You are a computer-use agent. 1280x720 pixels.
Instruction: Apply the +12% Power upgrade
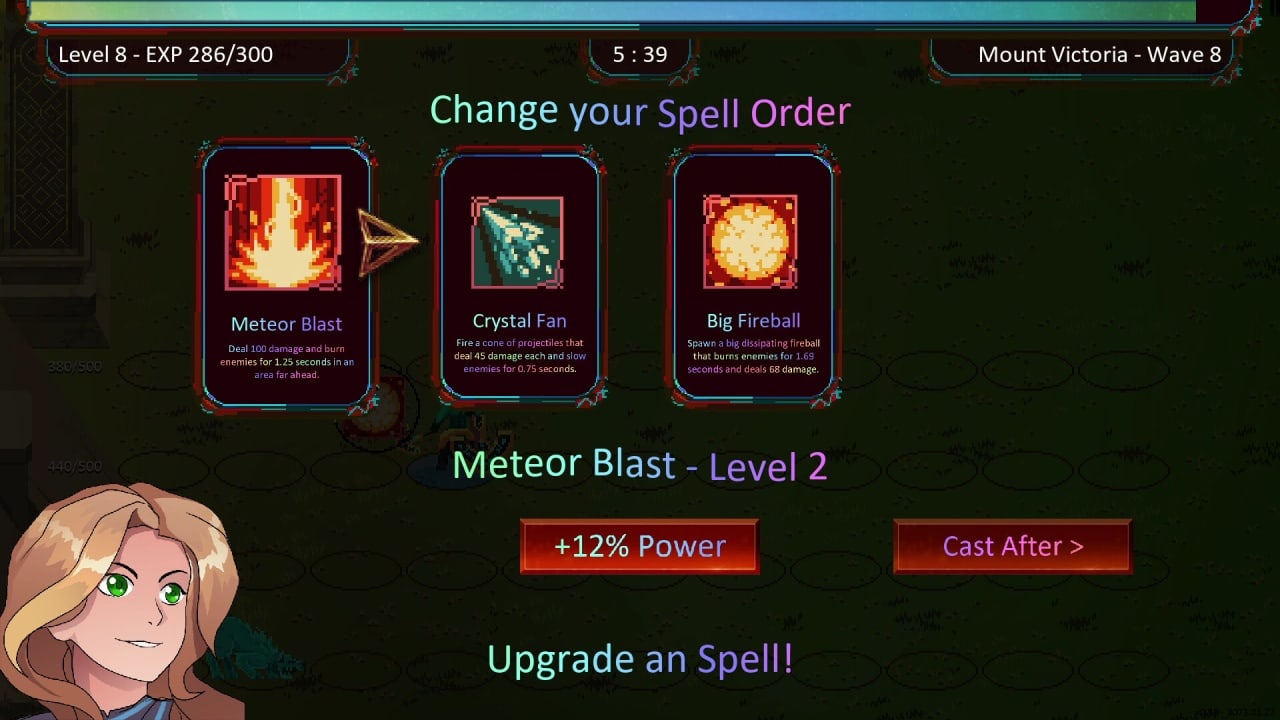click(x=639, y=546)
